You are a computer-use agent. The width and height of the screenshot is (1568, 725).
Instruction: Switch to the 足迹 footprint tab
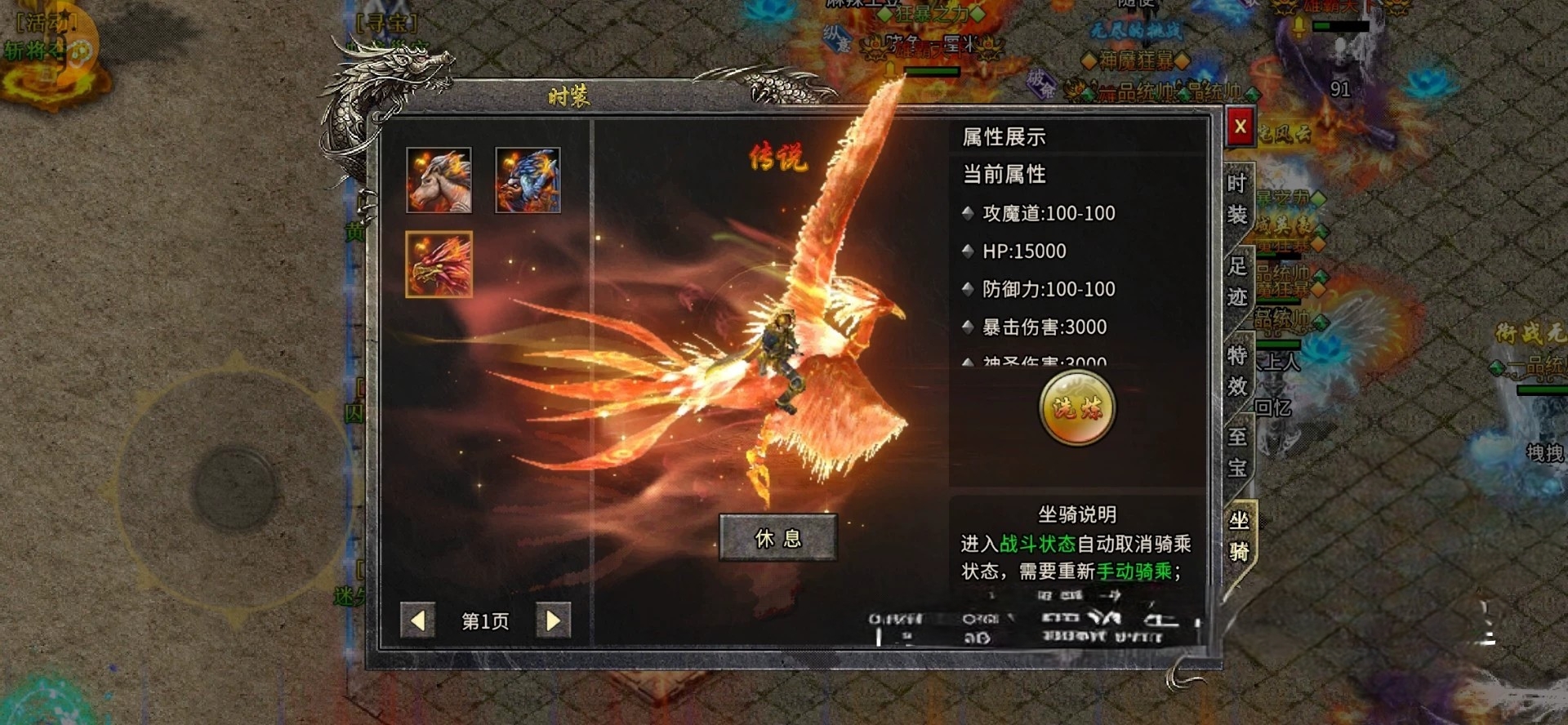coord(1237,281)
